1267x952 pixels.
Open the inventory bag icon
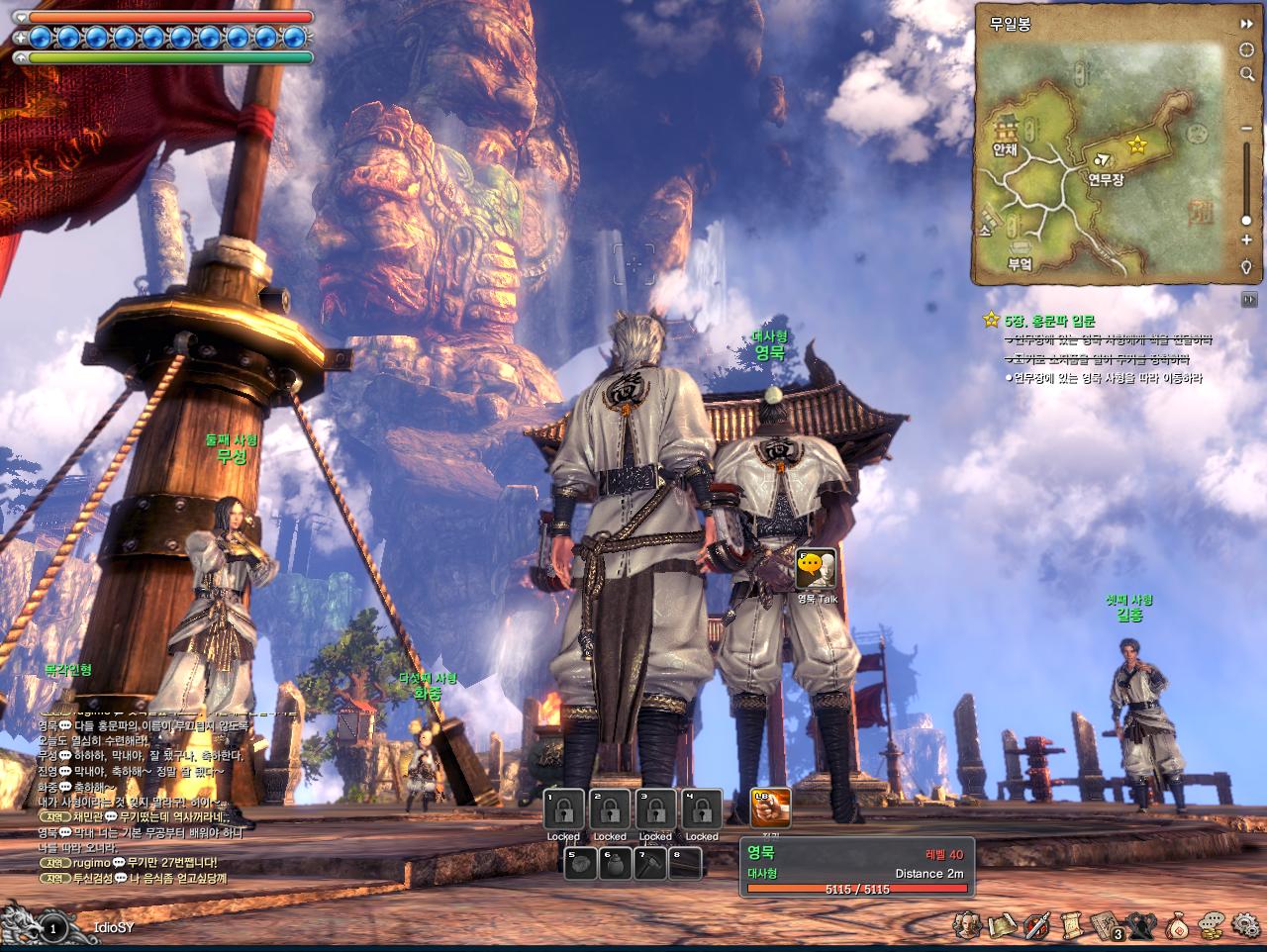click(x=1178, y=925)
